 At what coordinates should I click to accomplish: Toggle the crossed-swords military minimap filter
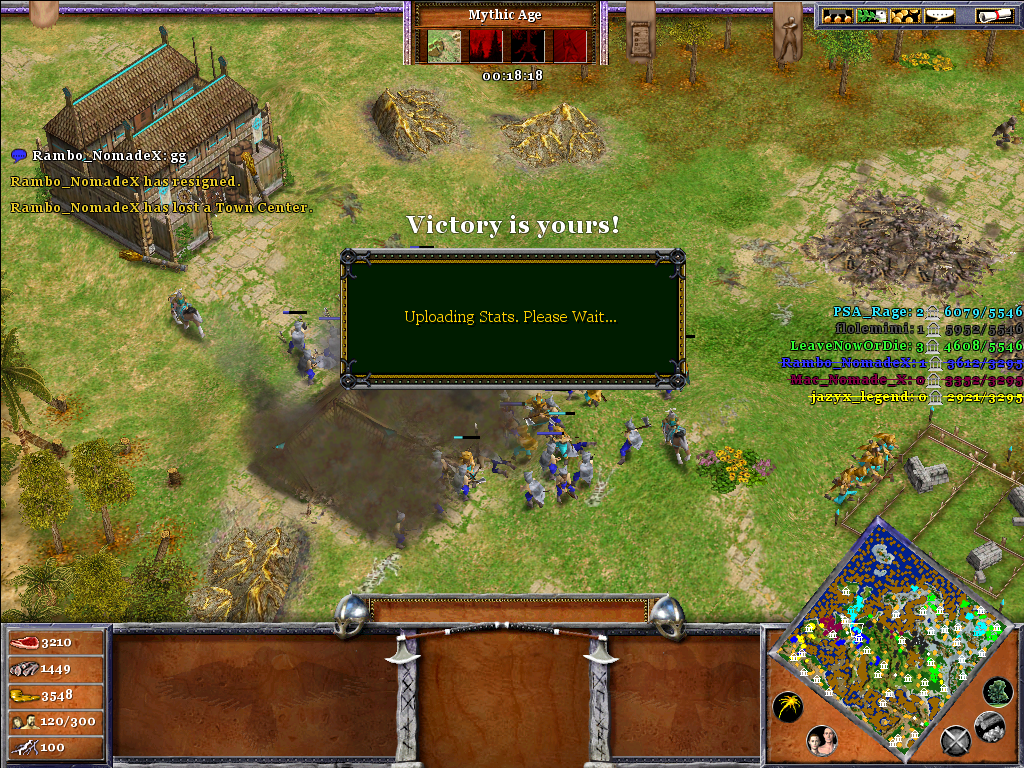click(x=956, y=741)
